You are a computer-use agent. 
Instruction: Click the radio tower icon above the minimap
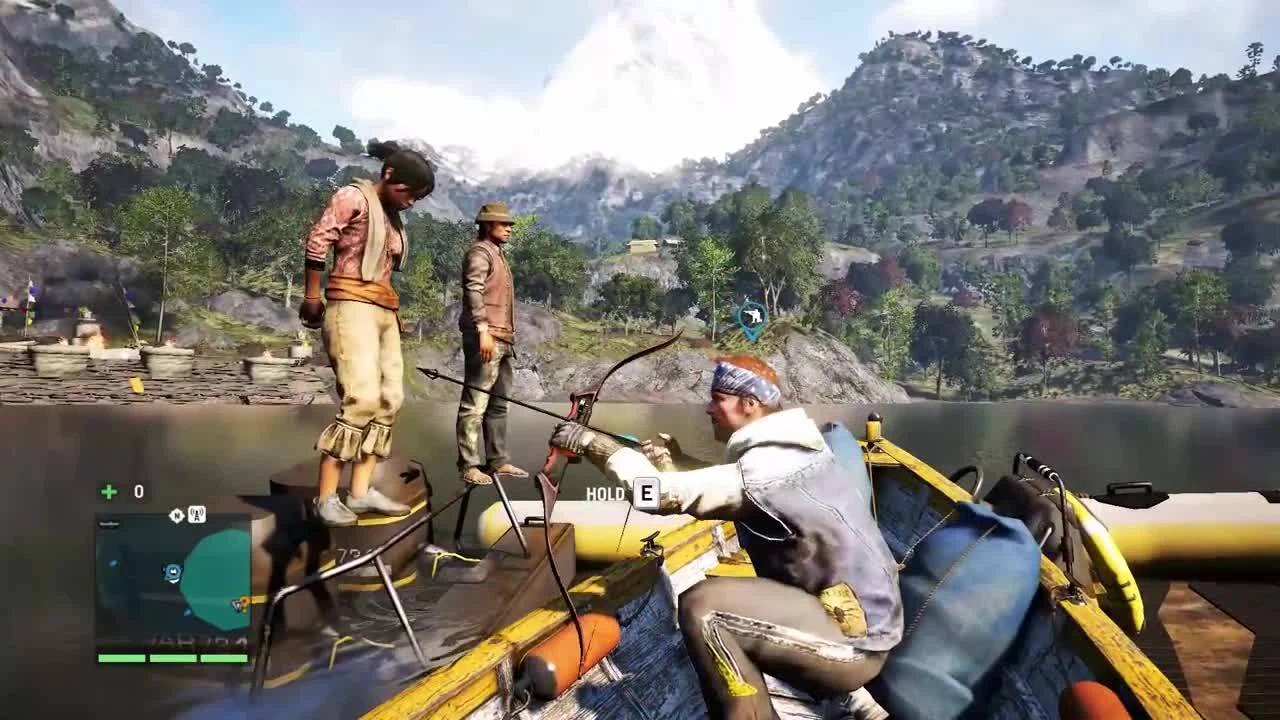197,514
